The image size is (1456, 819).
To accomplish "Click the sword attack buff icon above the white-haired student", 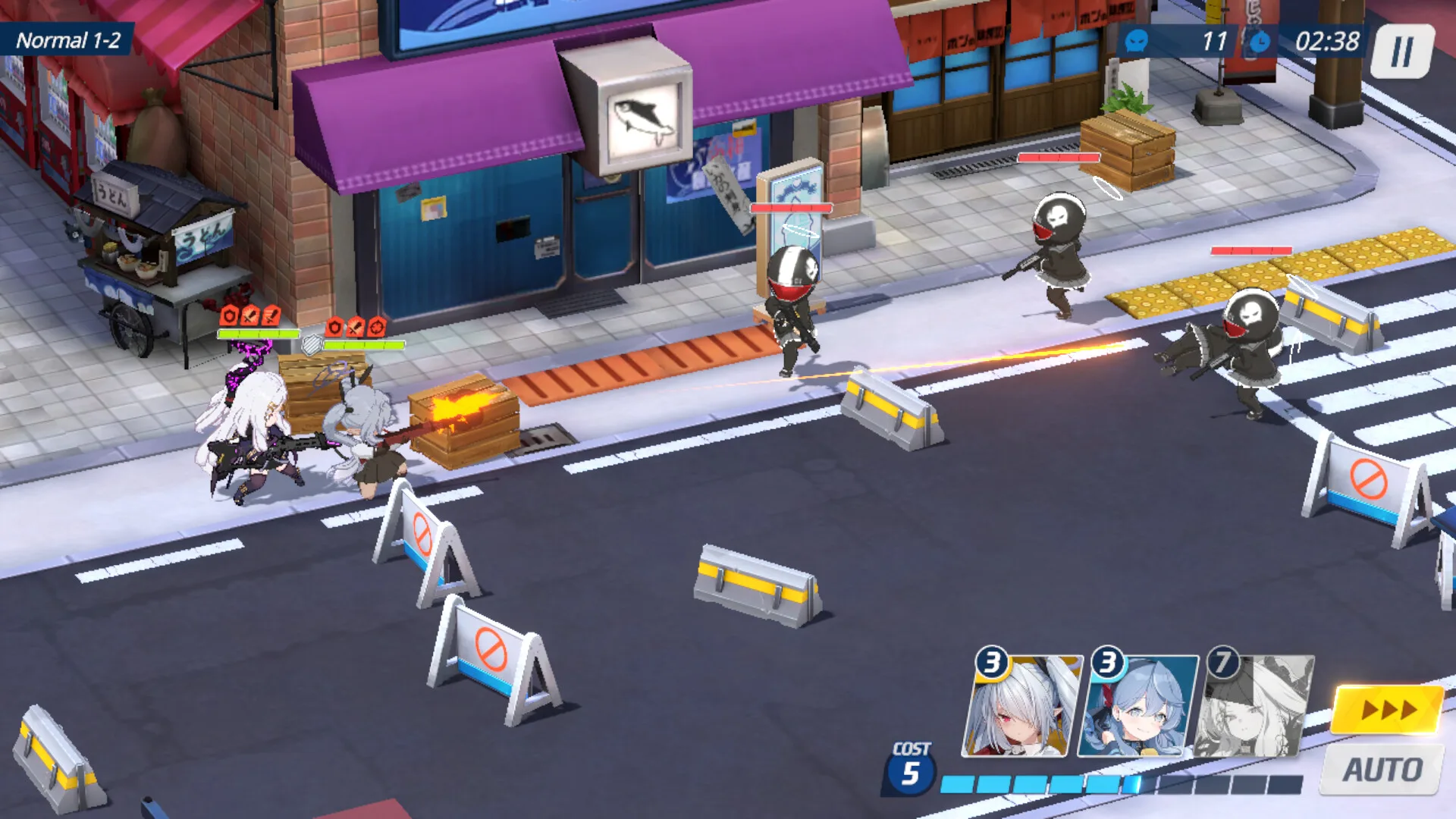I will pos(250,313).
